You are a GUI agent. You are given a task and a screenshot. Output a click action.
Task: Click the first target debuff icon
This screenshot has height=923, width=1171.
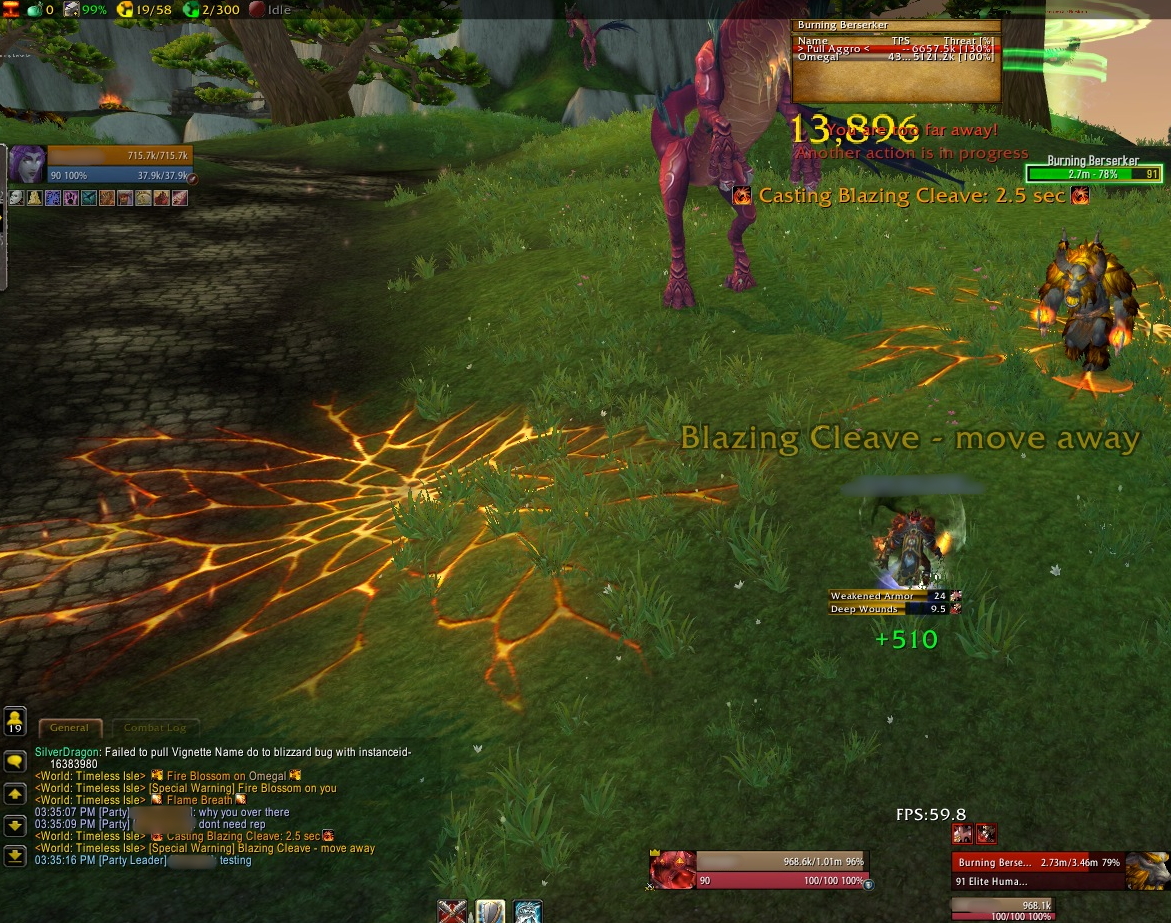coord(962,834)
